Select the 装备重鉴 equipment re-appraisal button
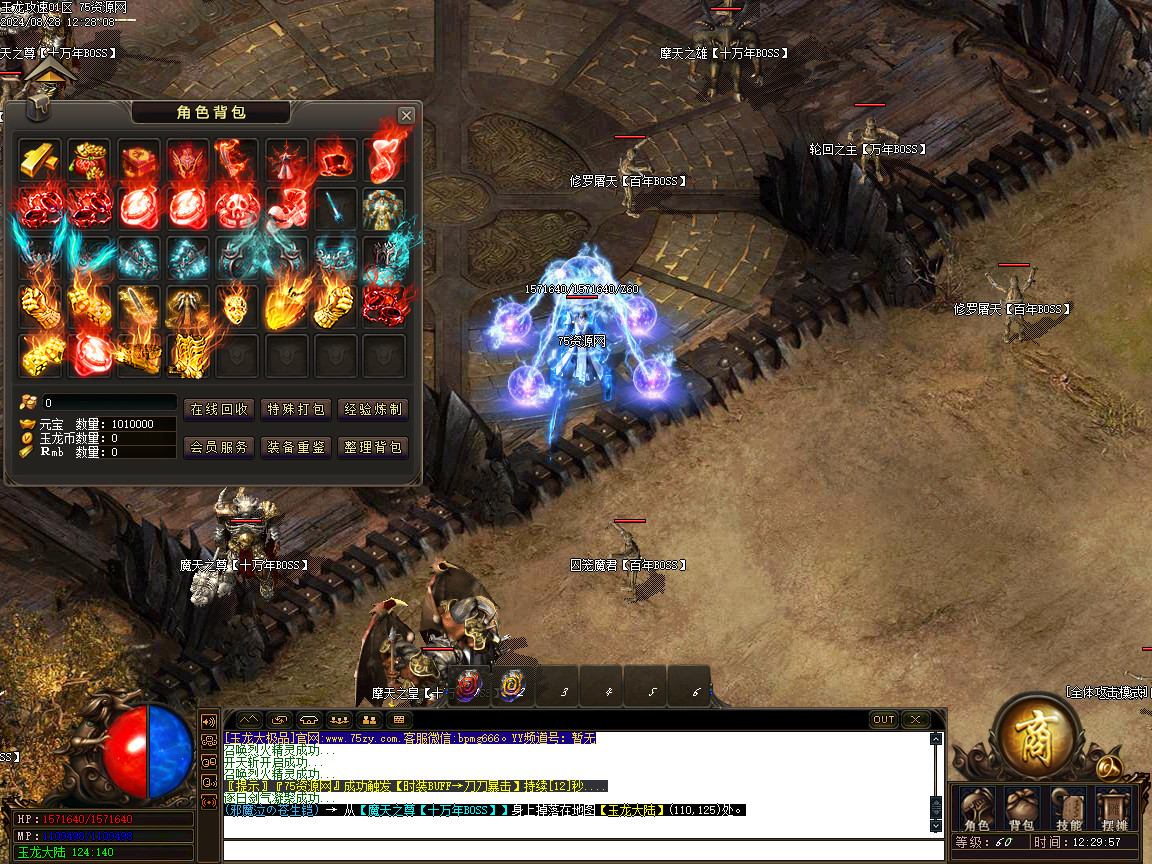Viewport: 1152px width, 864px height. point(296,447)
